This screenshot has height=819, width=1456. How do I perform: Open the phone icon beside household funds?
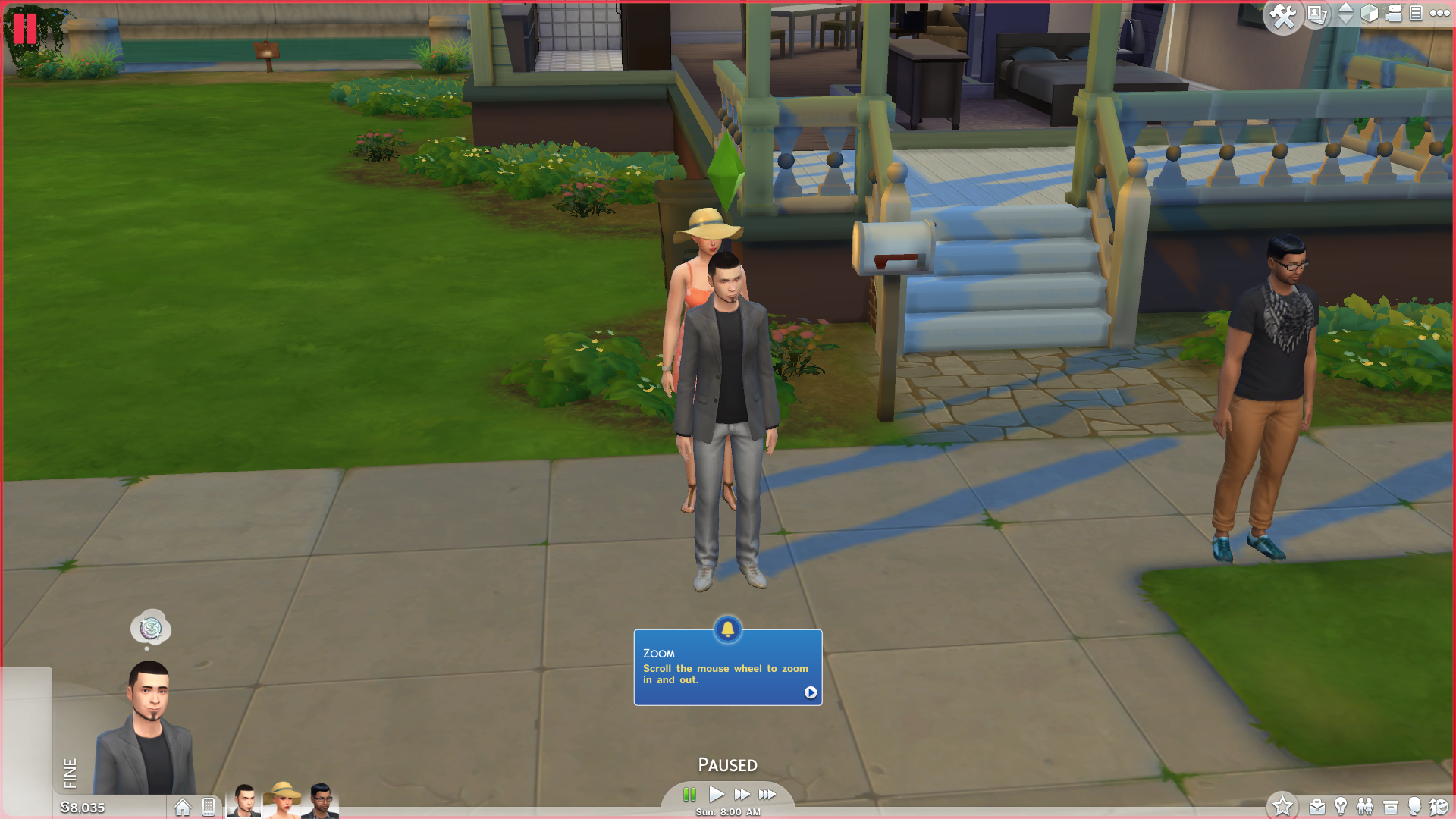(209, 807)
